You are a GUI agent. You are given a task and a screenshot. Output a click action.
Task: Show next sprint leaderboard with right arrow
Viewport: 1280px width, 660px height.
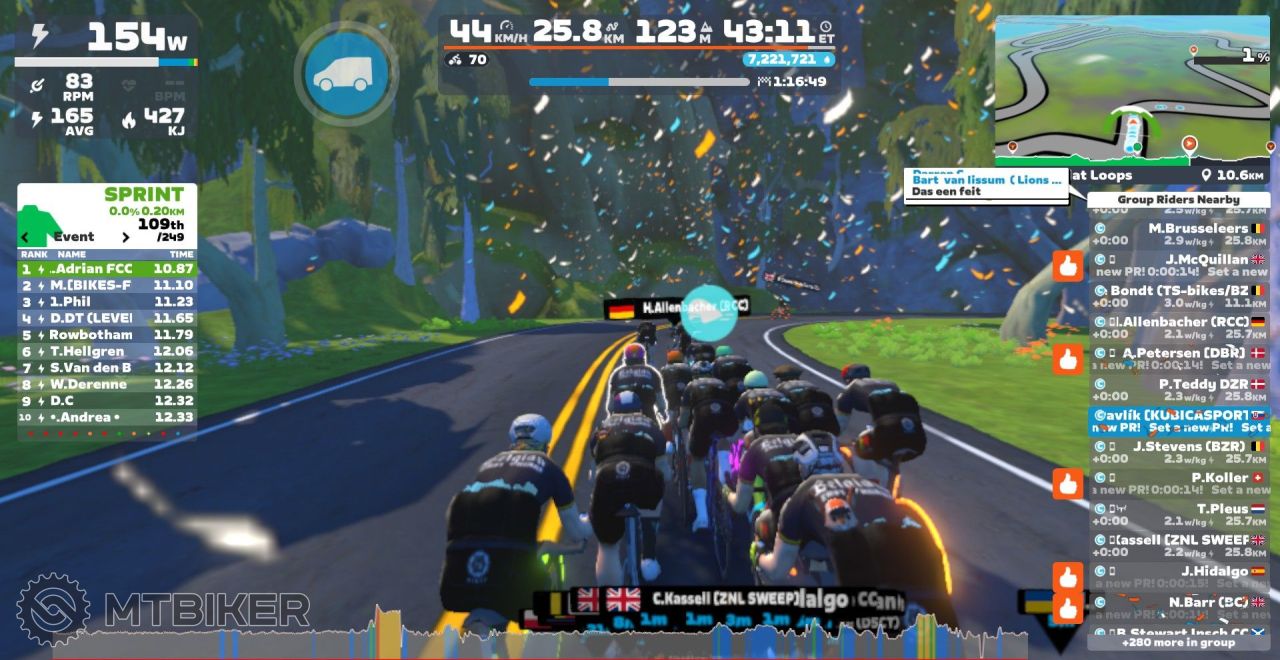[126, 237]
